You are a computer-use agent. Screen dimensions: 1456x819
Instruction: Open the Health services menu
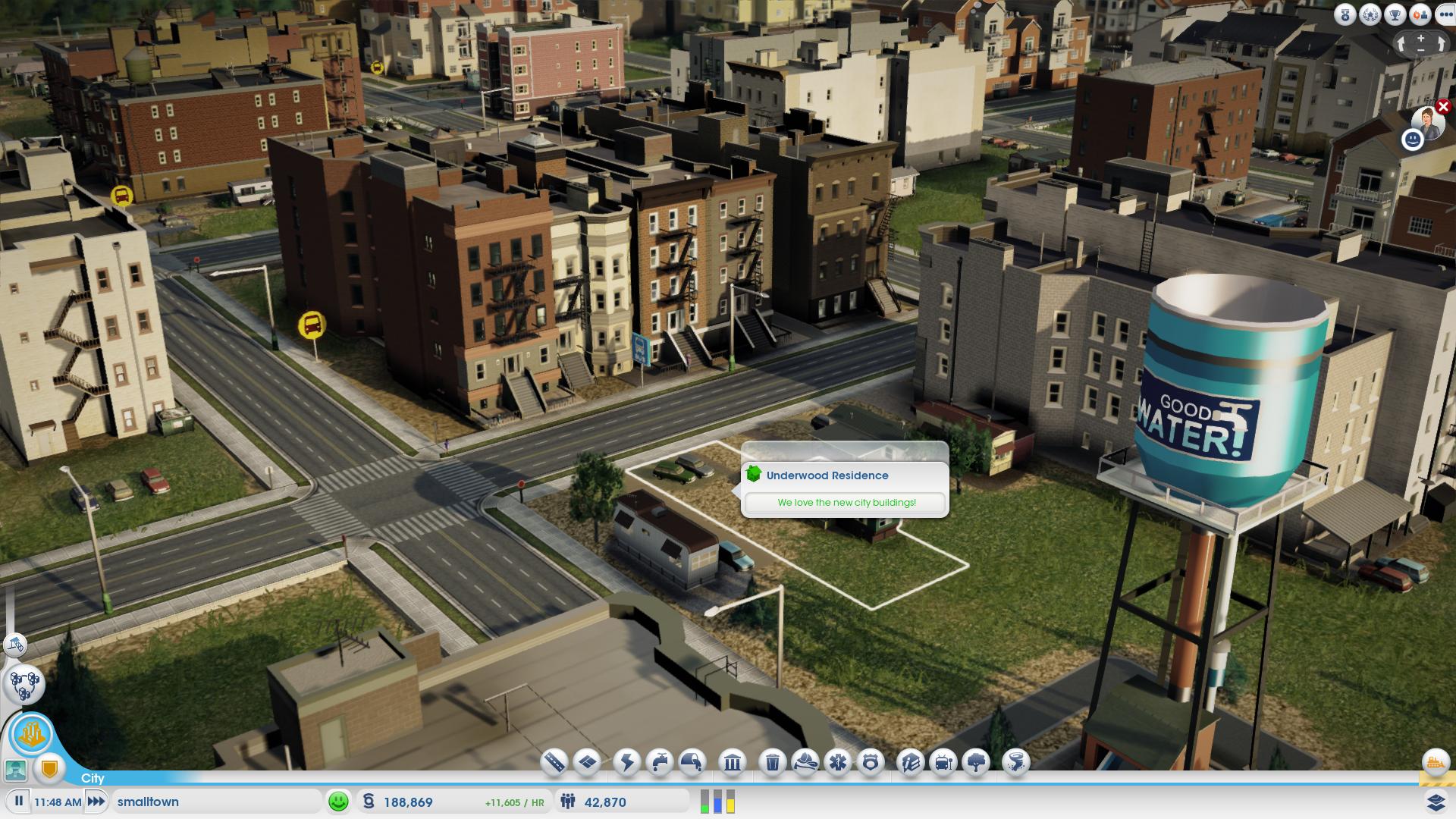pos(838,761)
